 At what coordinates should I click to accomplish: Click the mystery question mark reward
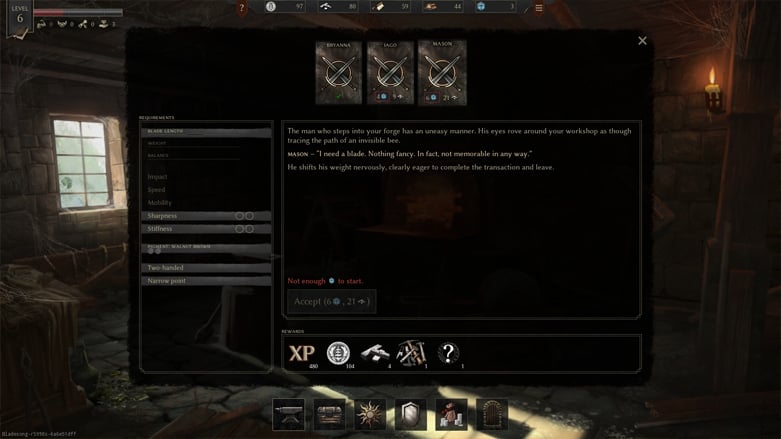449,352
